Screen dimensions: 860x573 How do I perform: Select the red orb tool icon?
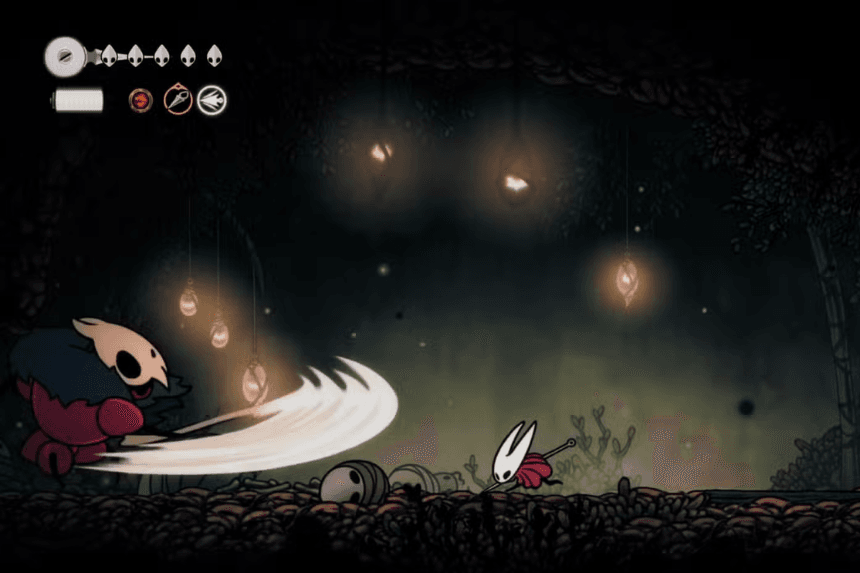141,100
